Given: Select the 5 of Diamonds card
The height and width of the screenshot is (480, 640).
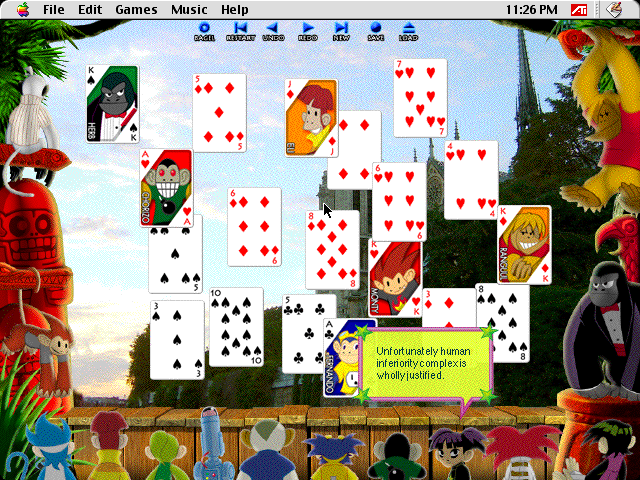Looking at the screenshot, I should [x=219, y=112].
